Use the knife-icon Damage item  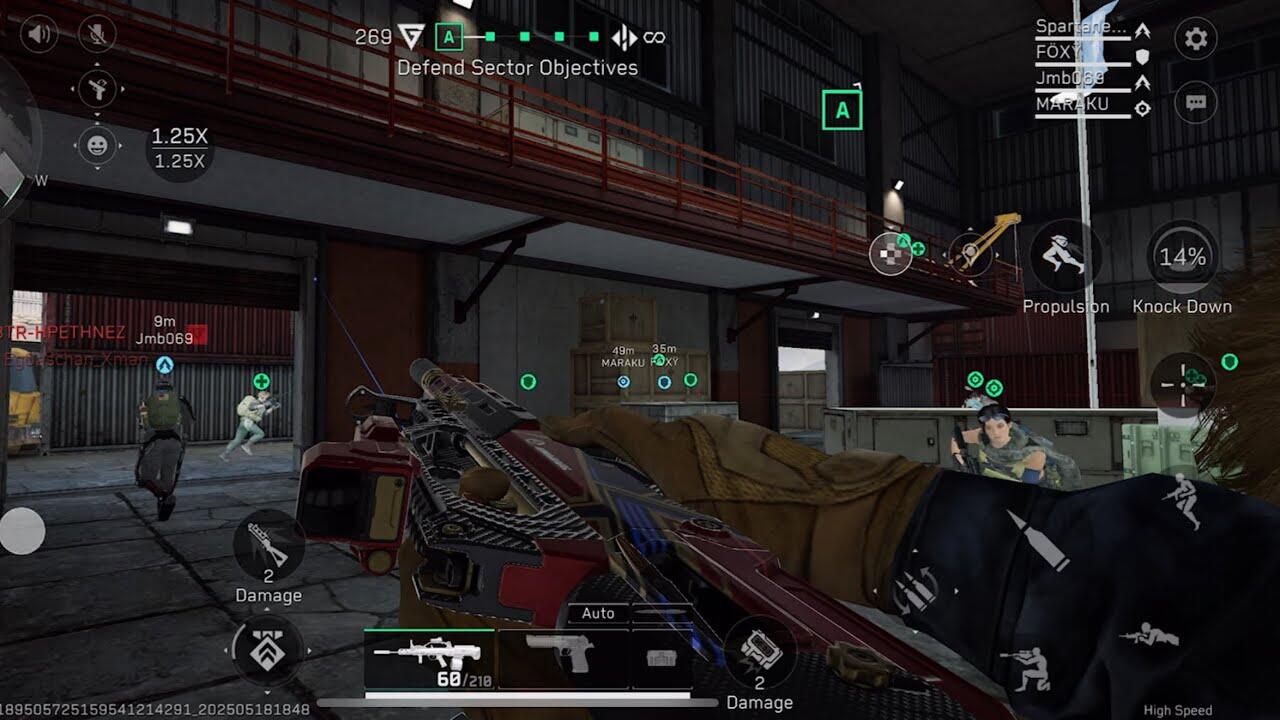(268, 545)
